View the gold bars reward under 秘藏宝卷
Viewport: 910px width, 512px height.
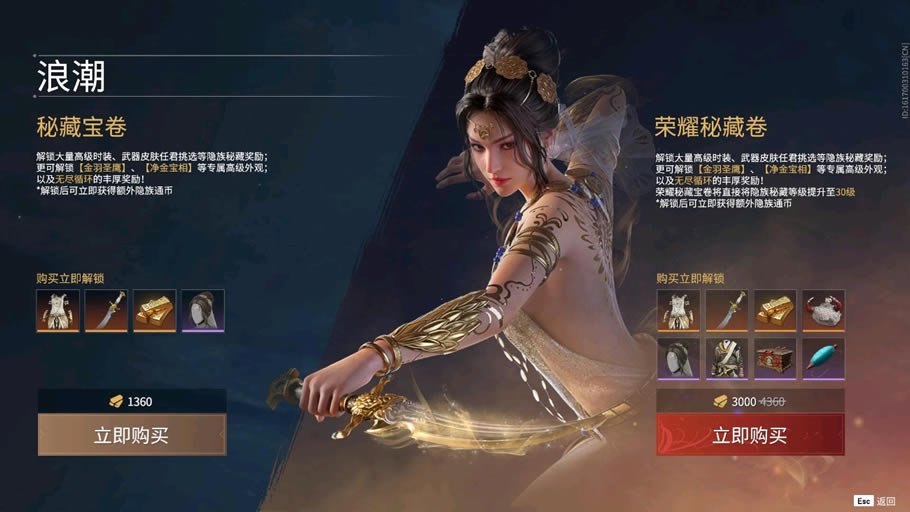pyautogui.click(x=155, y=311)
